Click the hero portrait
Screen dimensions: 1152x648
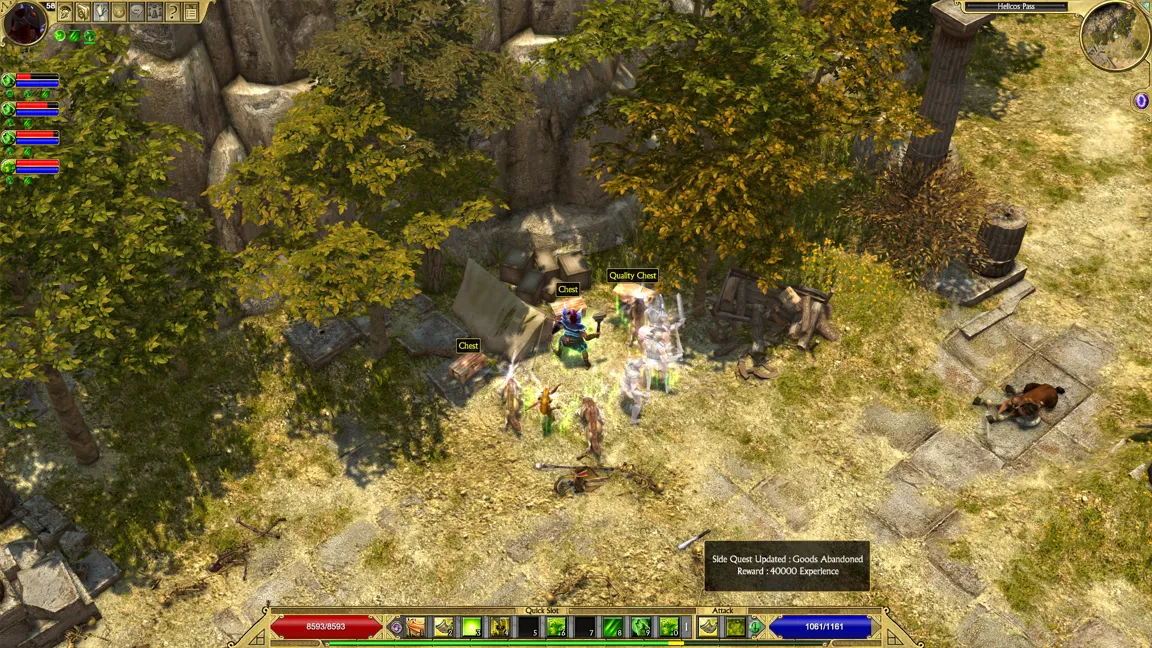coord(24,22)
